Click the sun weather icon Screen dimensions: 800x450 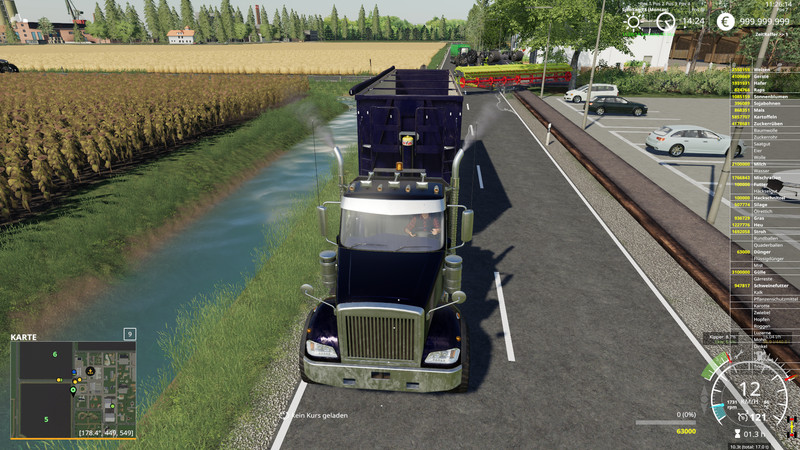pyautogui.click(x=633, y=21)
